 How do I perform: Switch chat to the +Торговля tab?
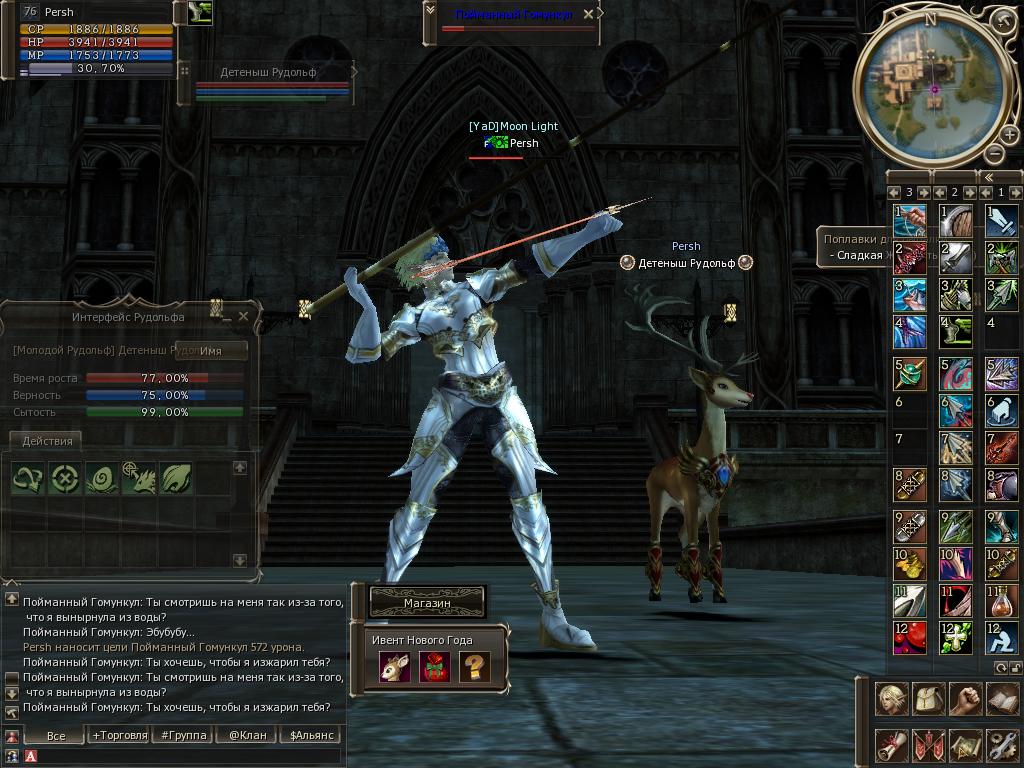tap(119, 735)
